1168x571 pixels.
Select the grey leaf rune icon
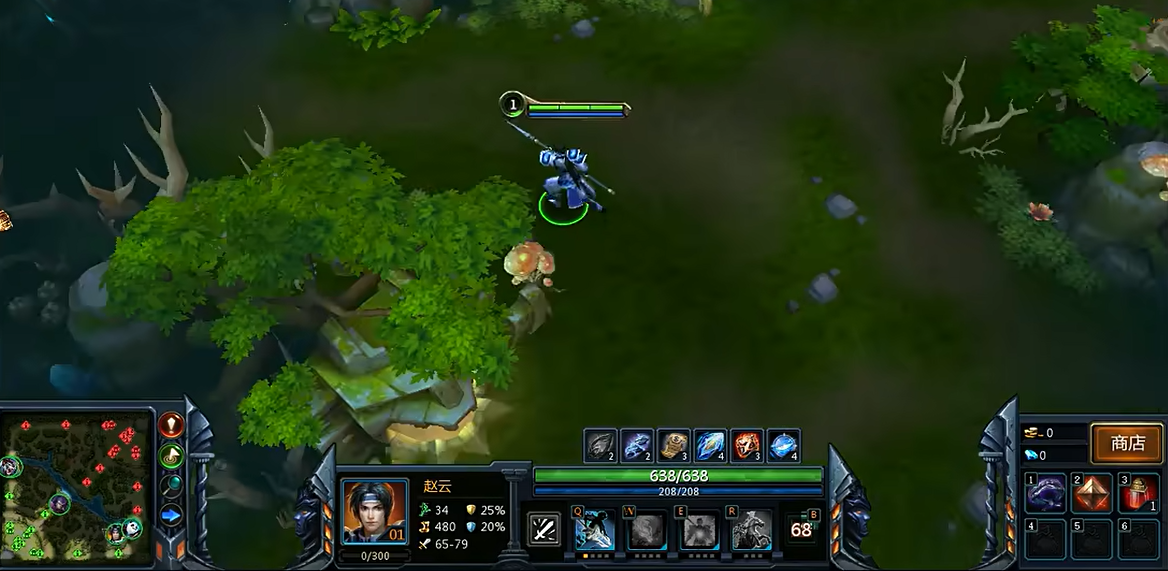(601, 445)
